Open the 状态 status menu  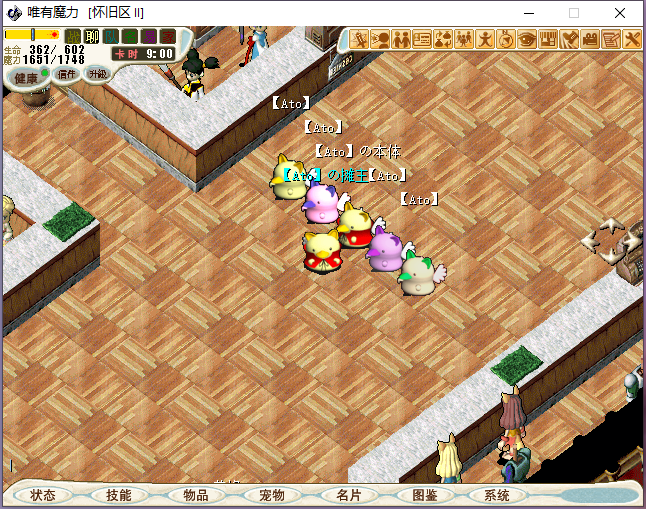click(x=43, y=495)
